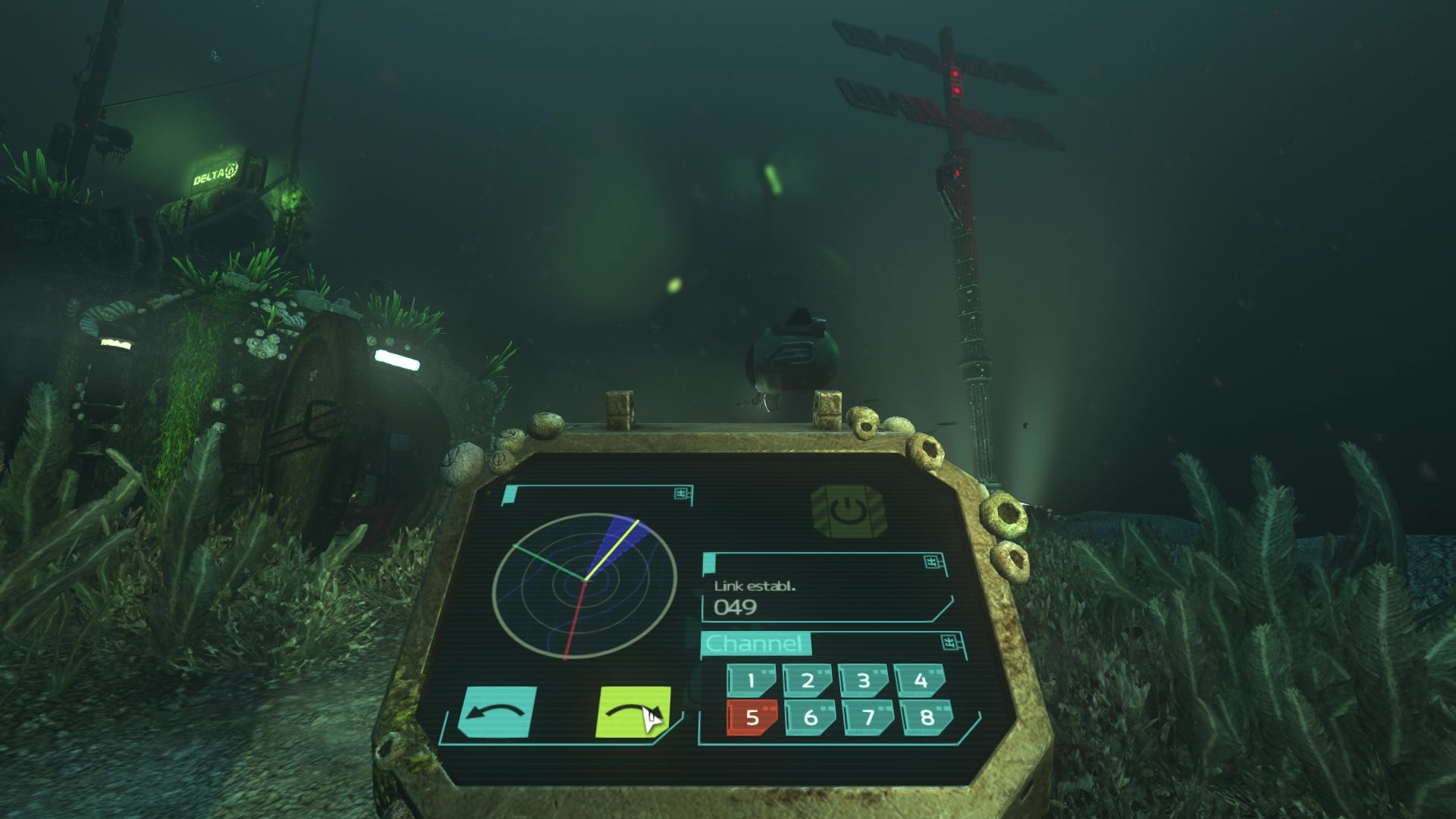Rotate the antenna left with the arrow button

(497, 712)
